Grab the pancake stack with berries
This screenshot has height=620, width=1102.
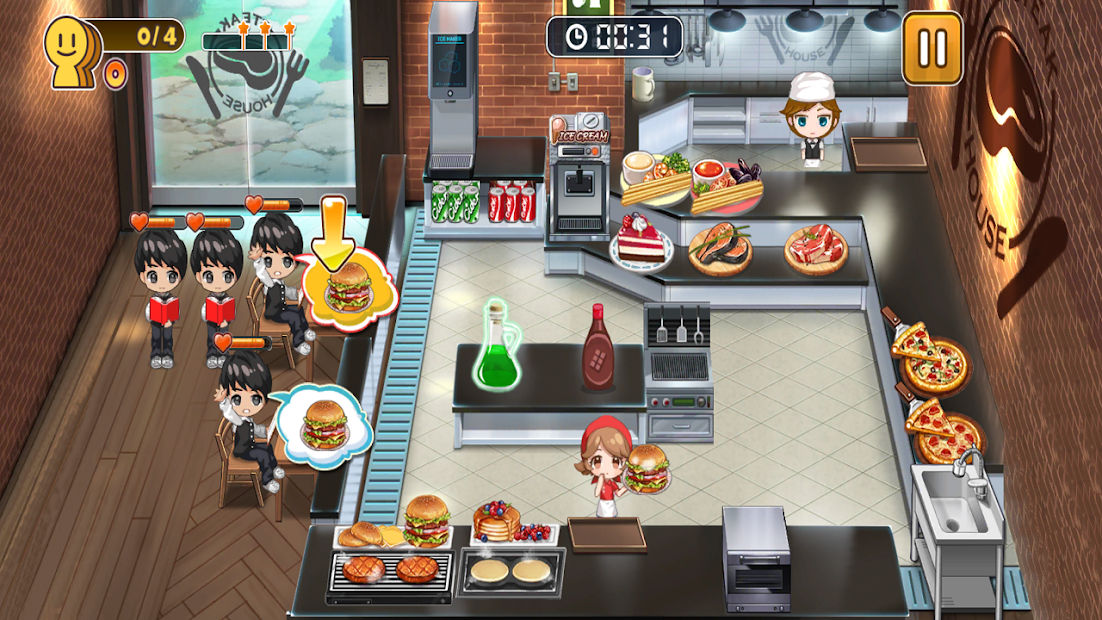[498, 523]
